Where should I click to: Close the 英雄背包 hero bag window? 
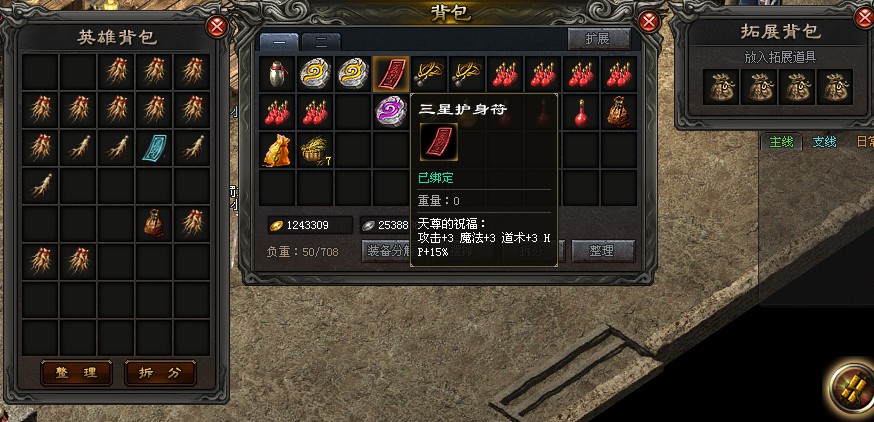point(214,27)
